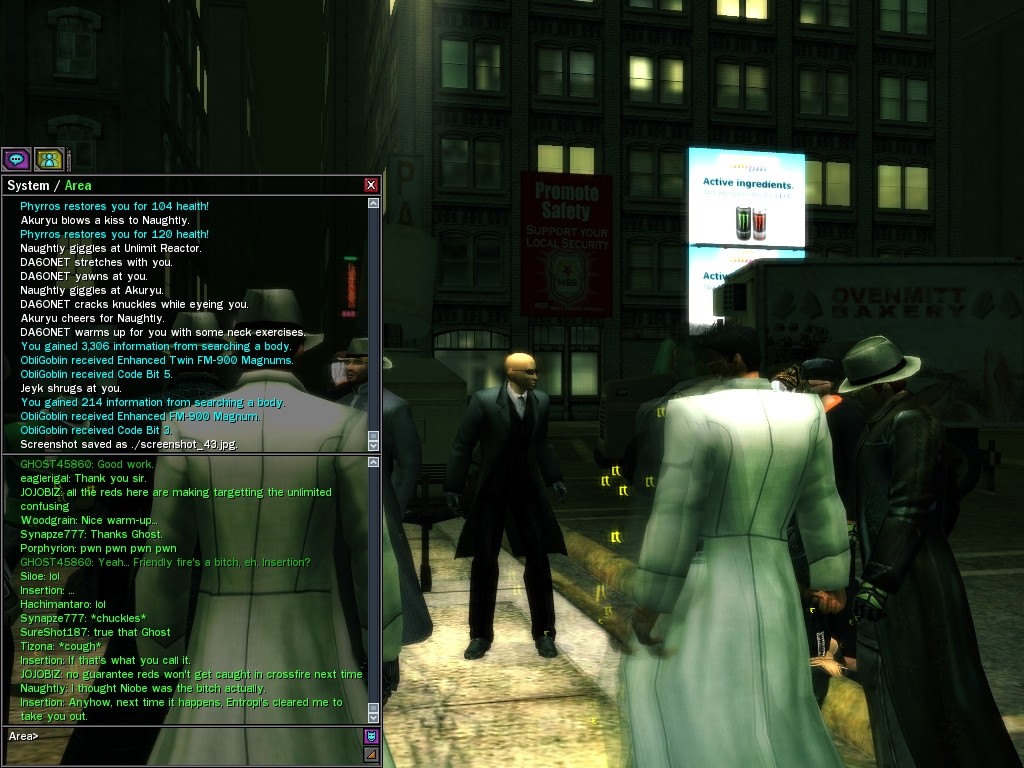The width and height of the screenshot is (1024, 768).
Task: Click the area chat scroll-up arrow
Action: tap(374, 462)
